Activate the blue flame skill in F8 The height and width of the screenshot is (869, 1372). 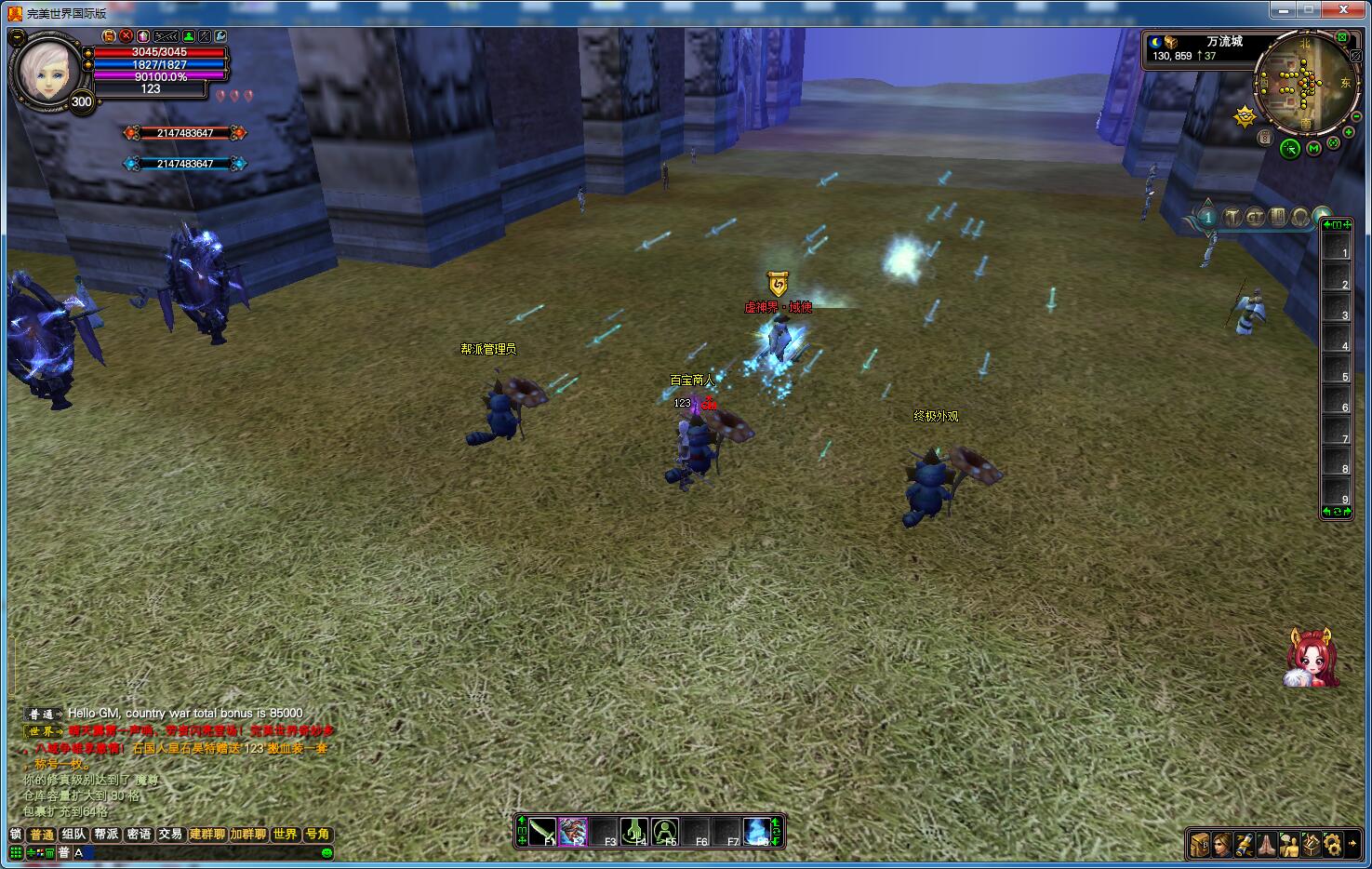coord(758,832)
